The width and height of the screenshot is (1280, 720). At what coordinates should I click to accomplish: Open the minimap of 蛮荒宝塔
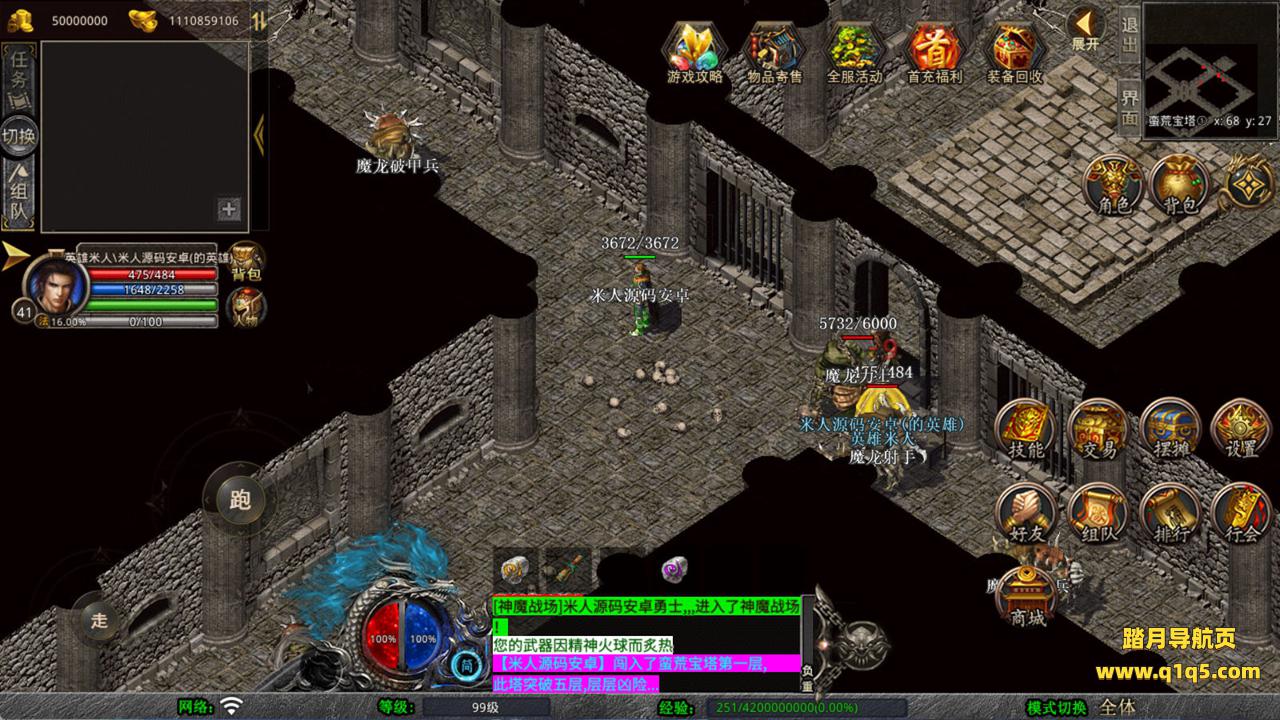click(1208, 60)
